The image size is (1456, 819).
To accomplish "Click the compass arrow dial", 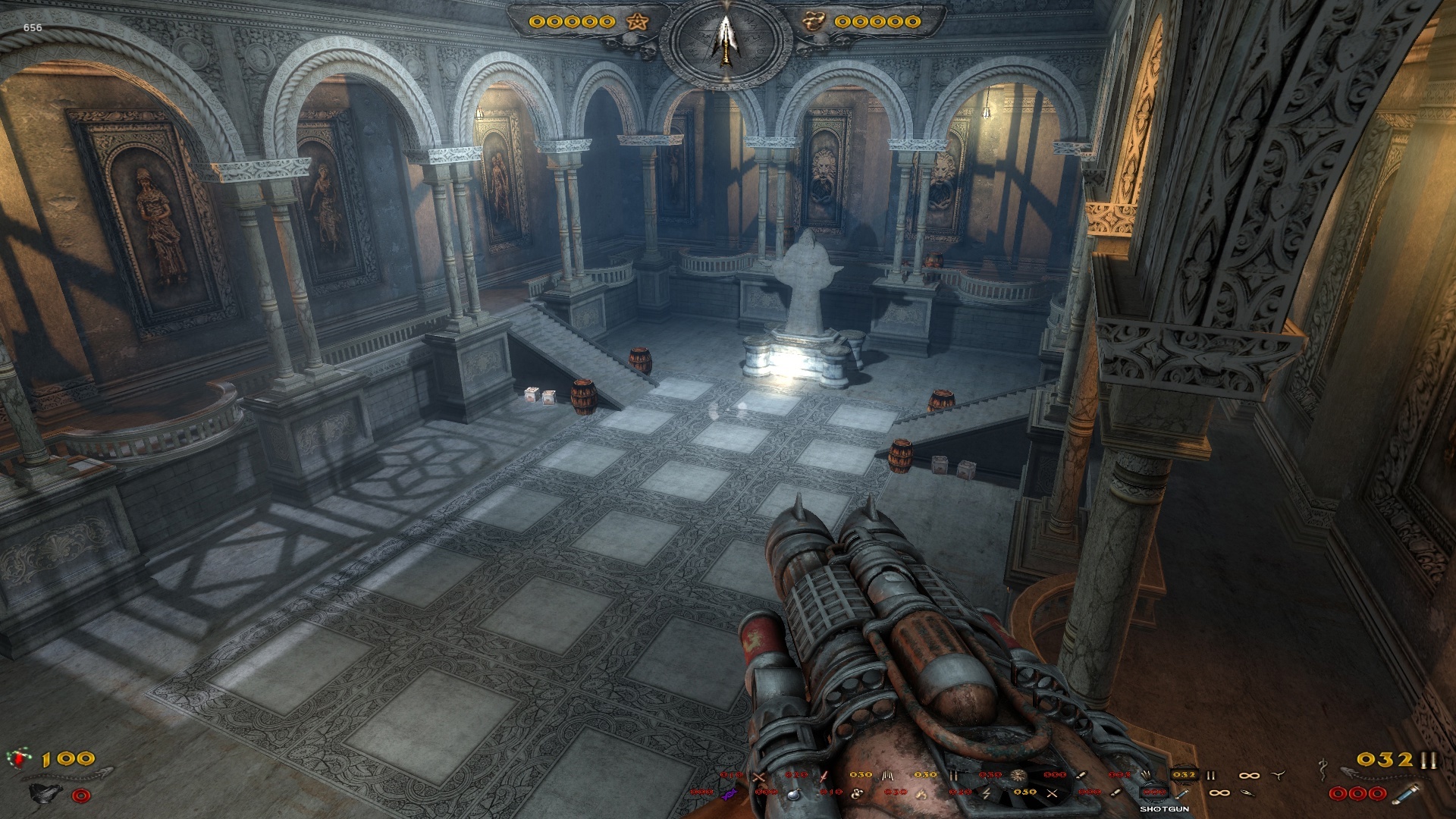I will 726,39.
